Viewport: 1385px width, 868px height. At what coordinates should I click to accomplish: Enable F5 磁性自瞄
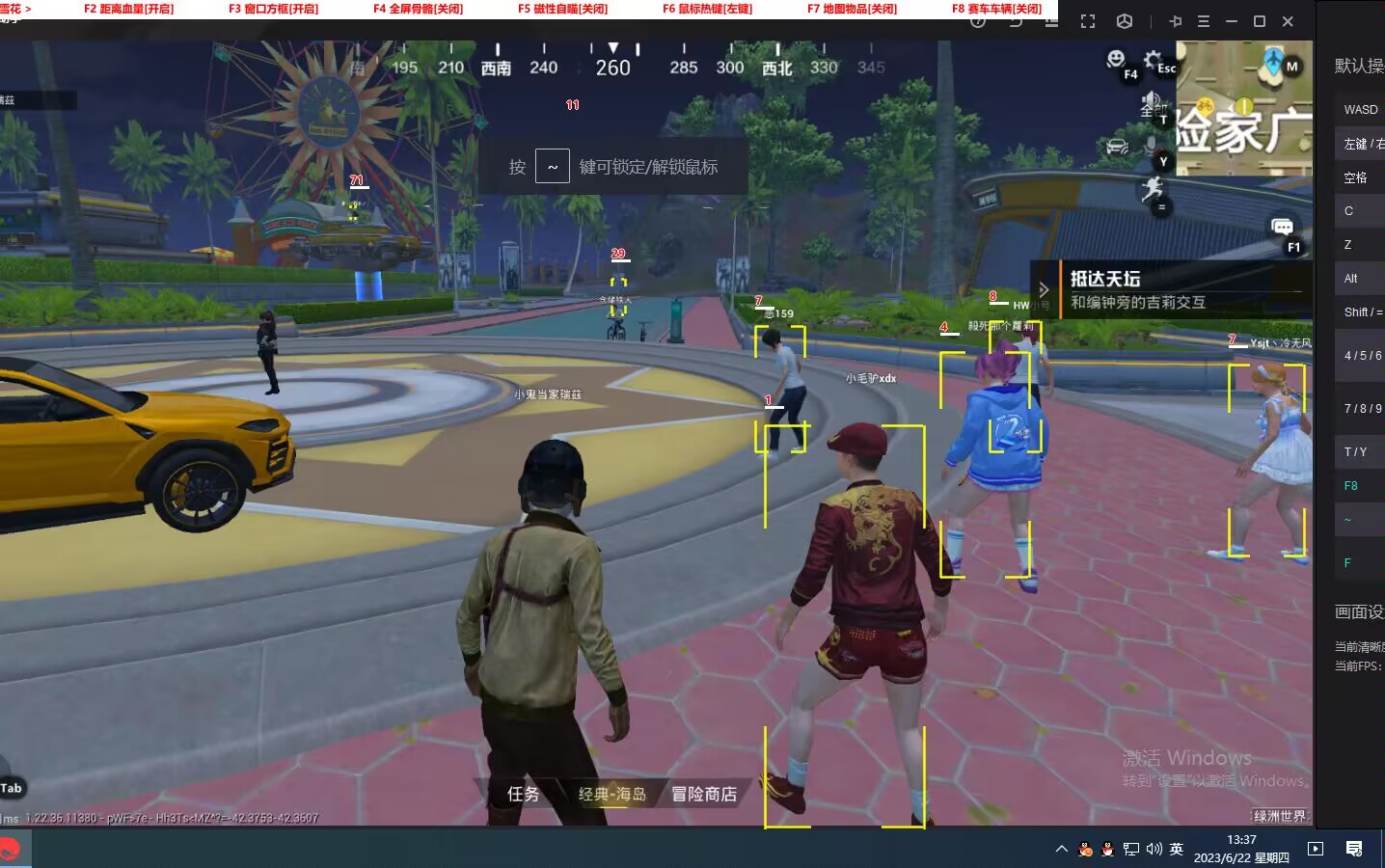(x=564, y=9)
